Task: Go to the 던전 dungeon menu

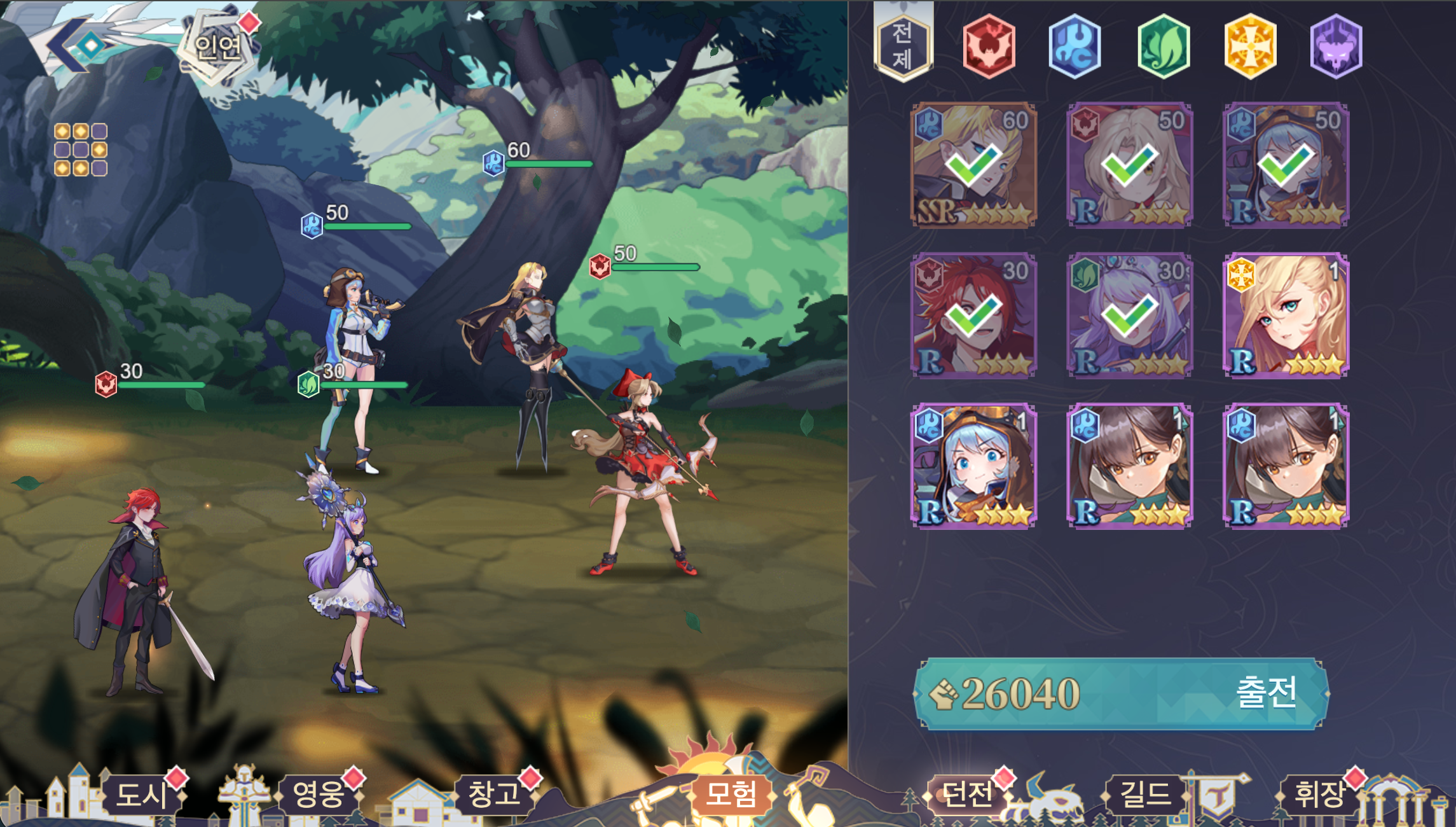Action: (966, 794)
